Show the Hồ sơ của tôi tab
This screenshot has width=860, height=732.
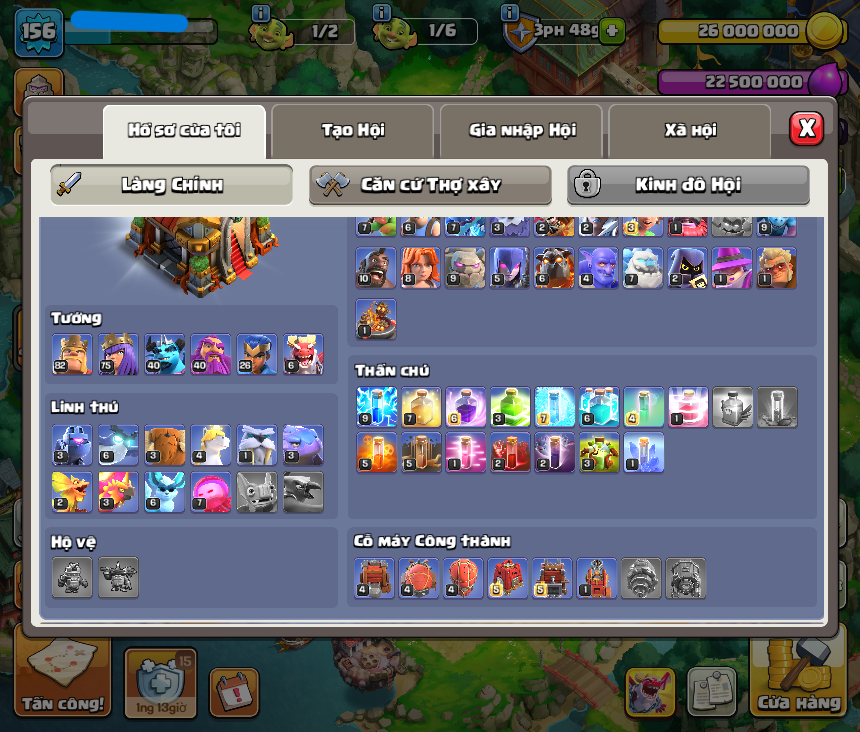tap(184, 130)
